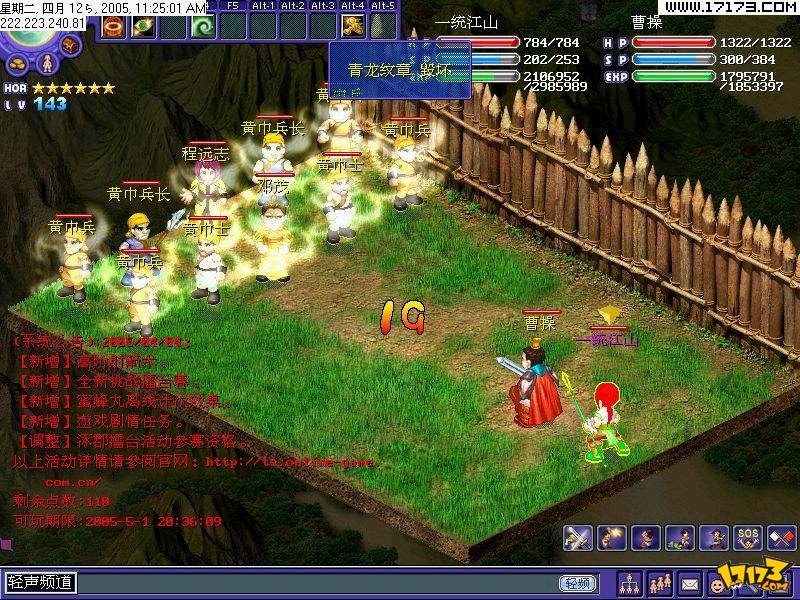Click the small purple square chat toggle

(x=6, y=545)
